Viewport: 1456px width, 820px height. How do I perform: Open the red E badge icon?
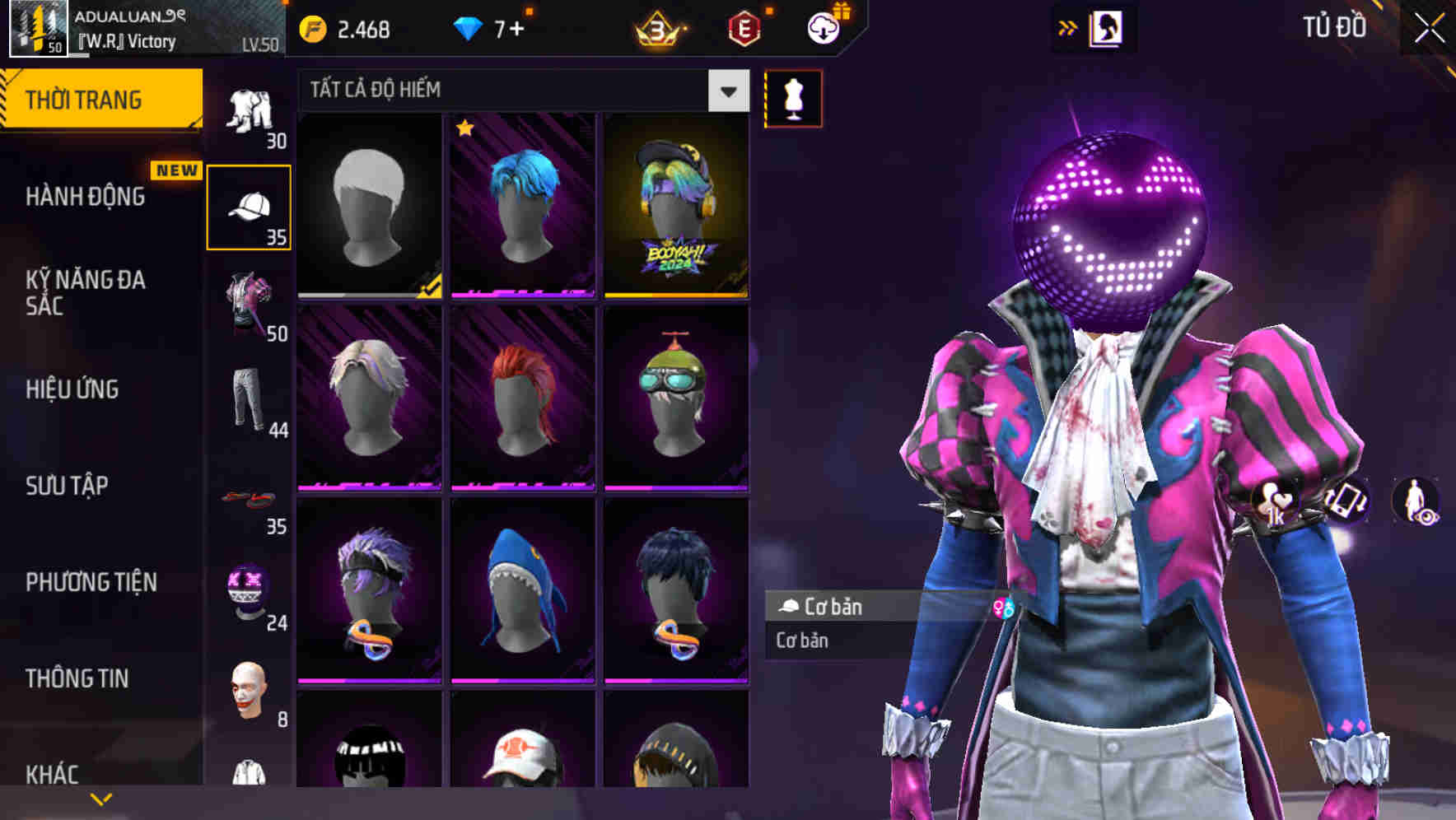tap(744, 26)
